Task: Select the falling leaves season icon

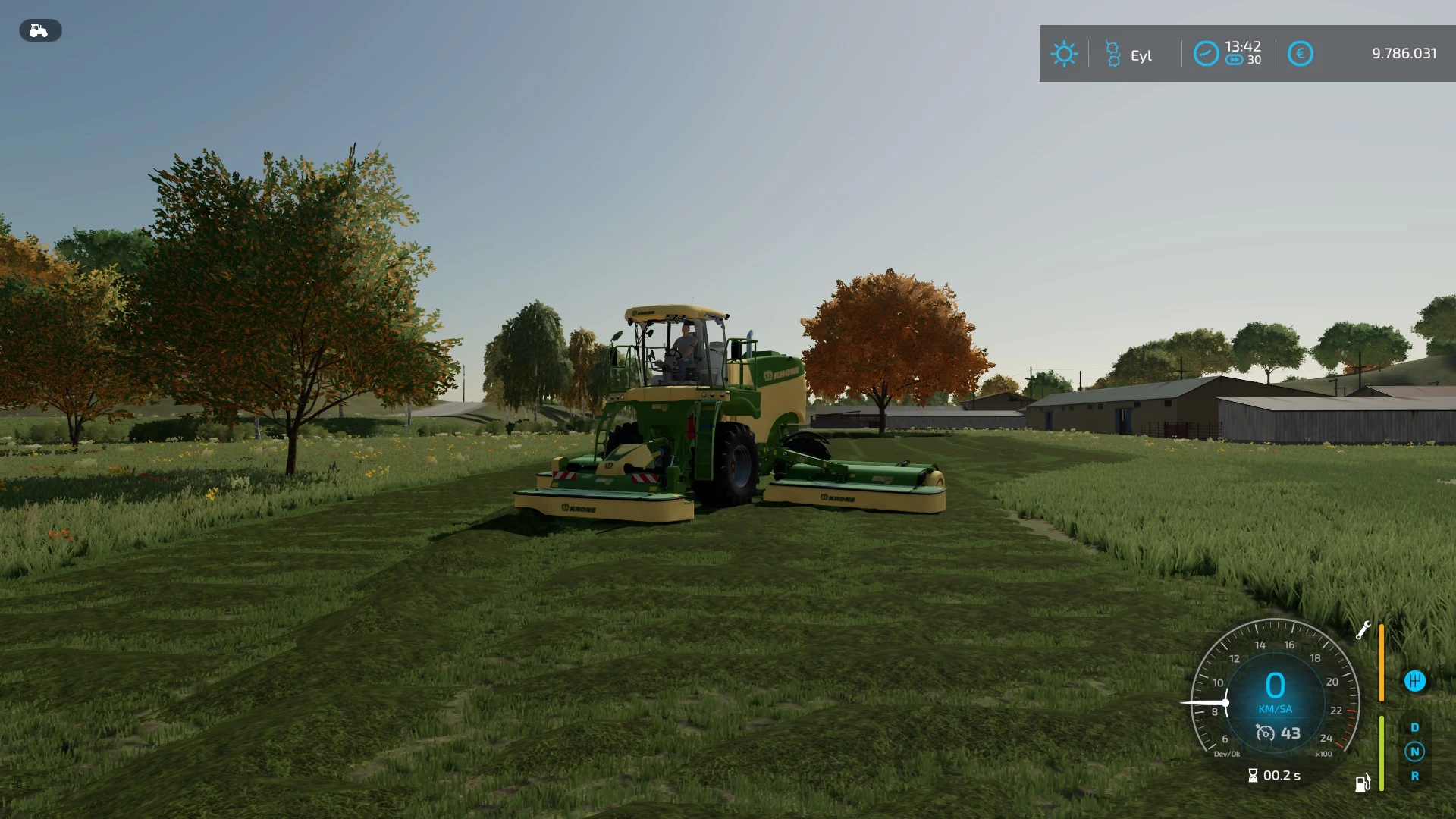Action: pyautogui.click(x=1112, y=52)
